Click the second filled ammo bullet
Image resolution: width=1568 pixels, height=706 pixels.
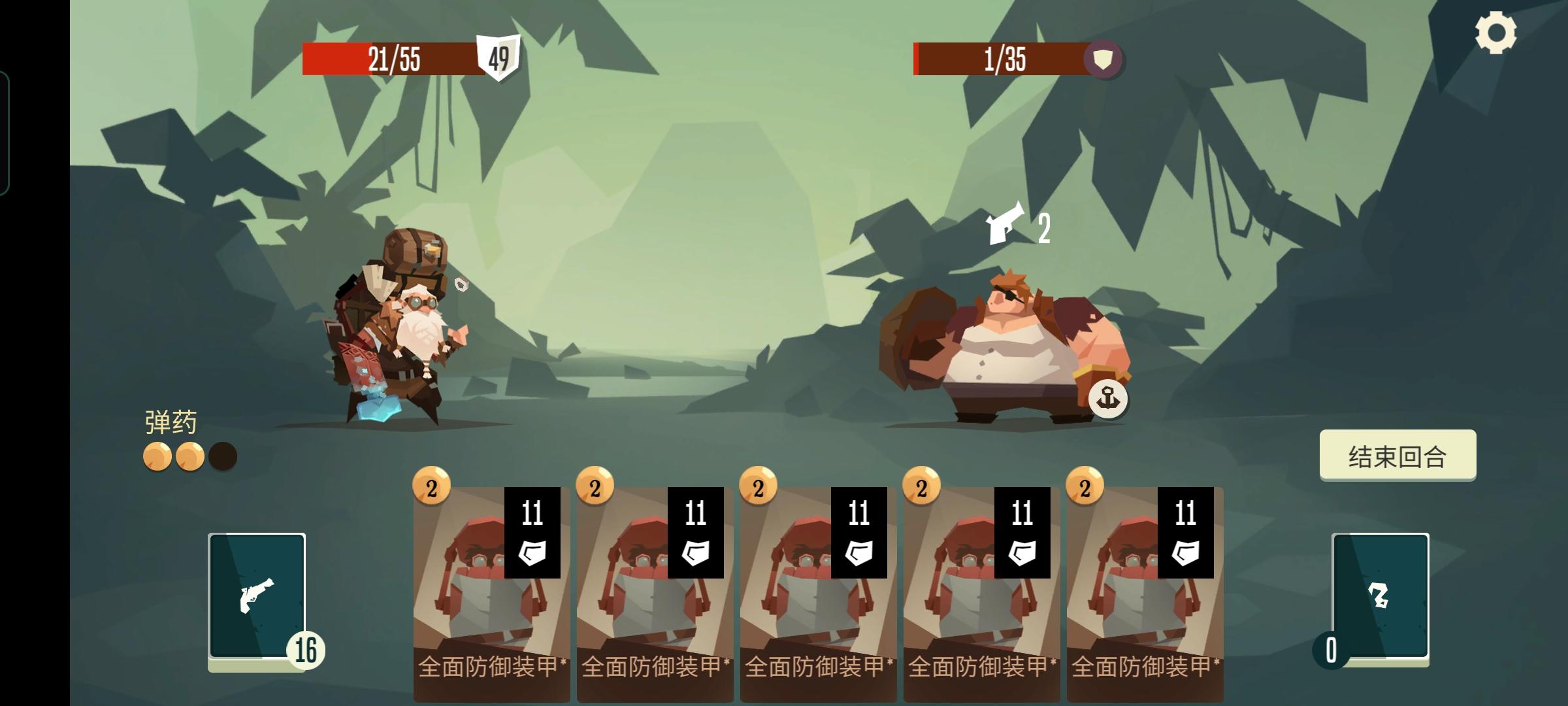[x=190, y=455]
